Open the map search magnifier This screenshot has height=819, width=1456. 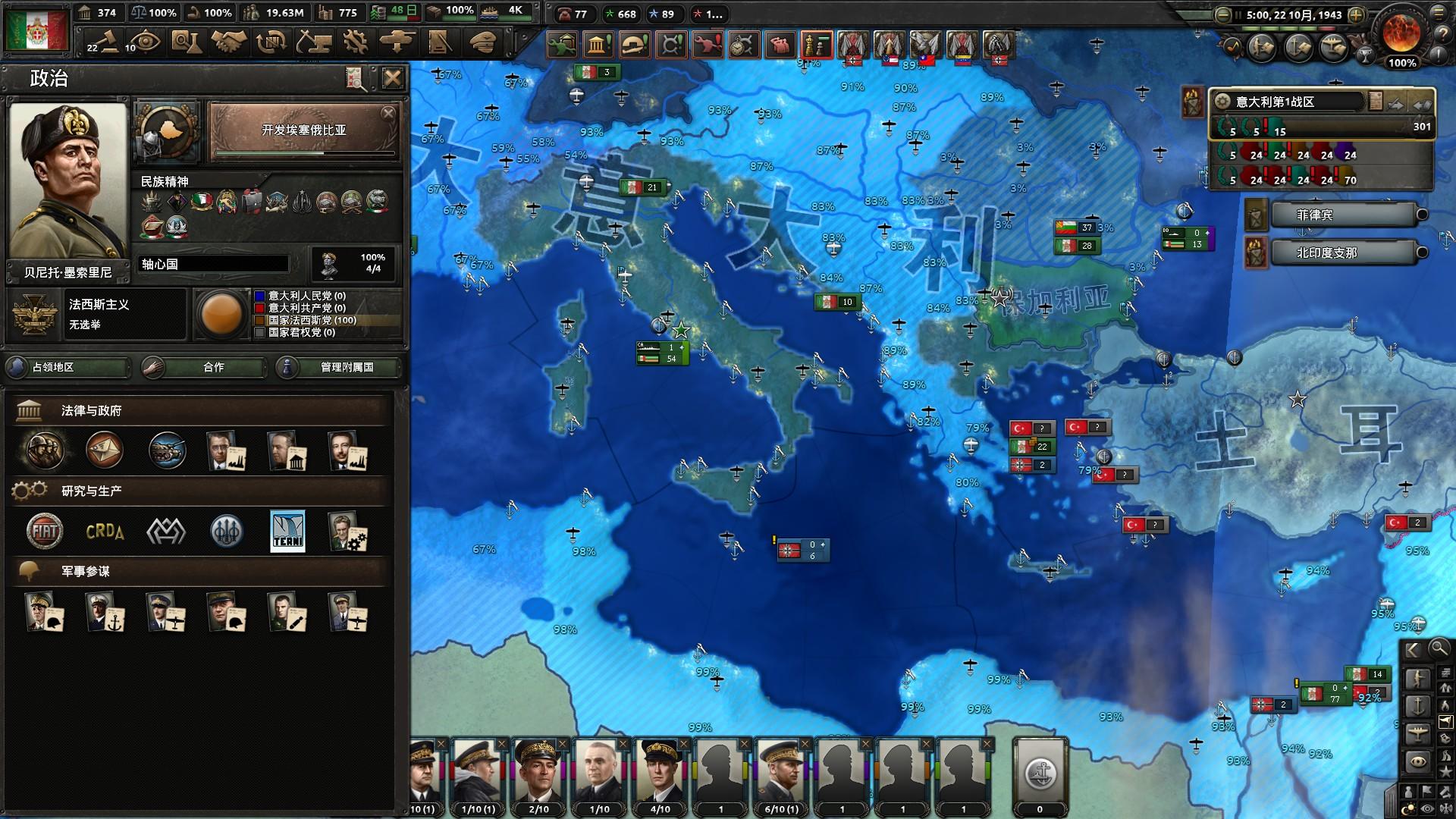pyautogui.click(x=1438, y=648)
